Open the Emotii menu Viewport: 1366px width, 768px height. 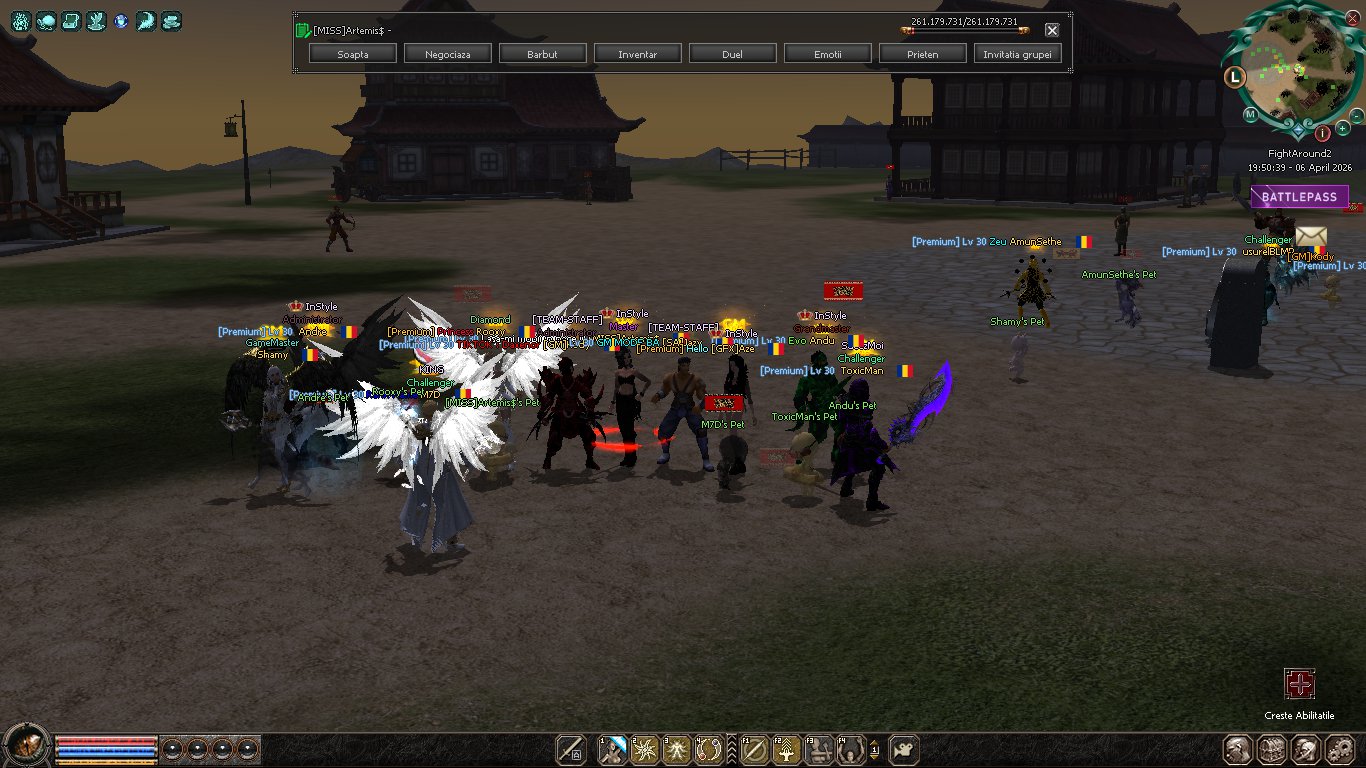[x=827, y=54]
